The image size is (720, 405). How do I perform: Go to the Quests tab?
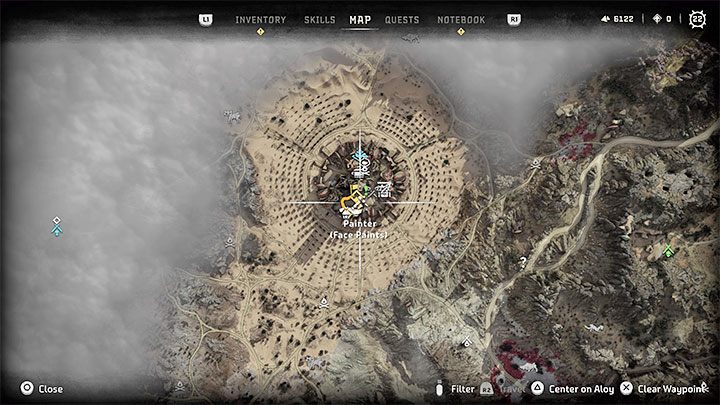pyautogui.click(x=402, y=20)
